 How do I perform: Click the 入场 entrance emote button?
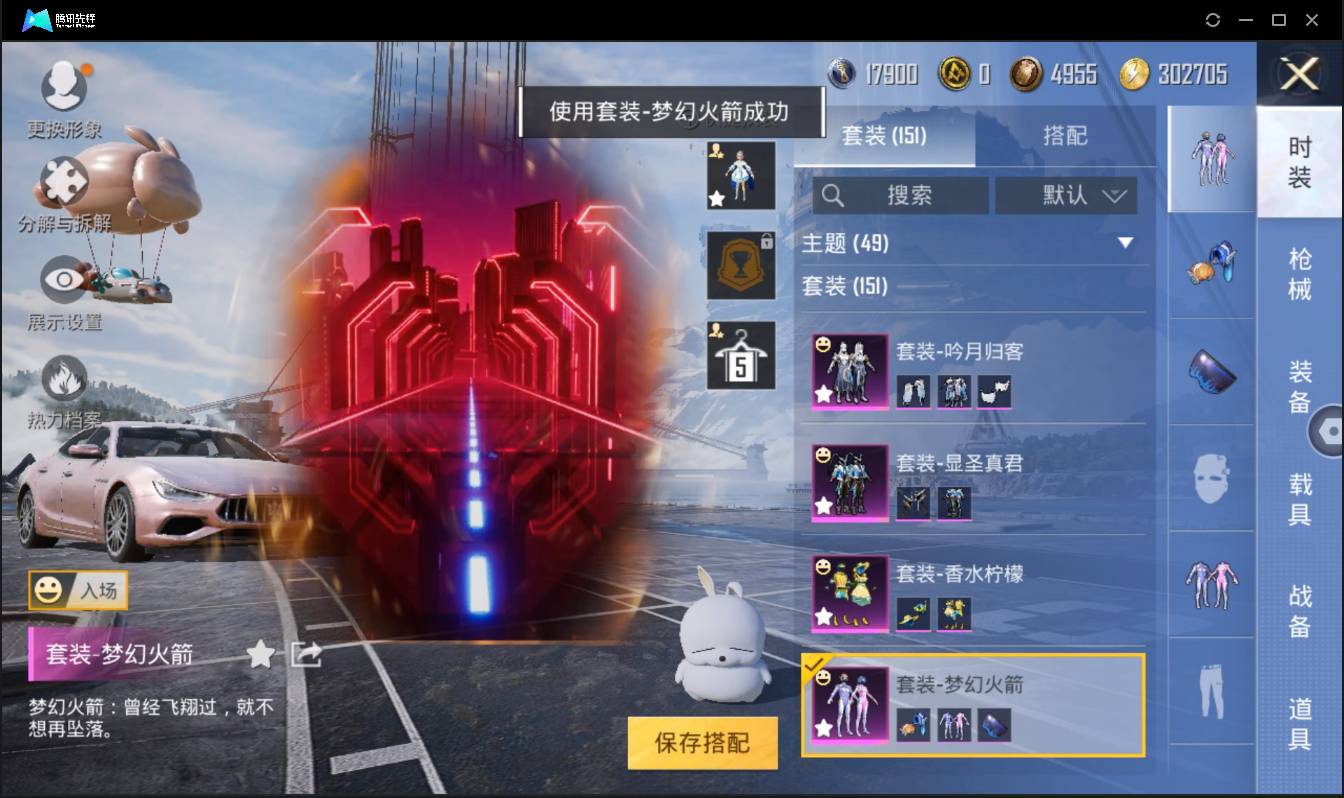pos(78,590)
